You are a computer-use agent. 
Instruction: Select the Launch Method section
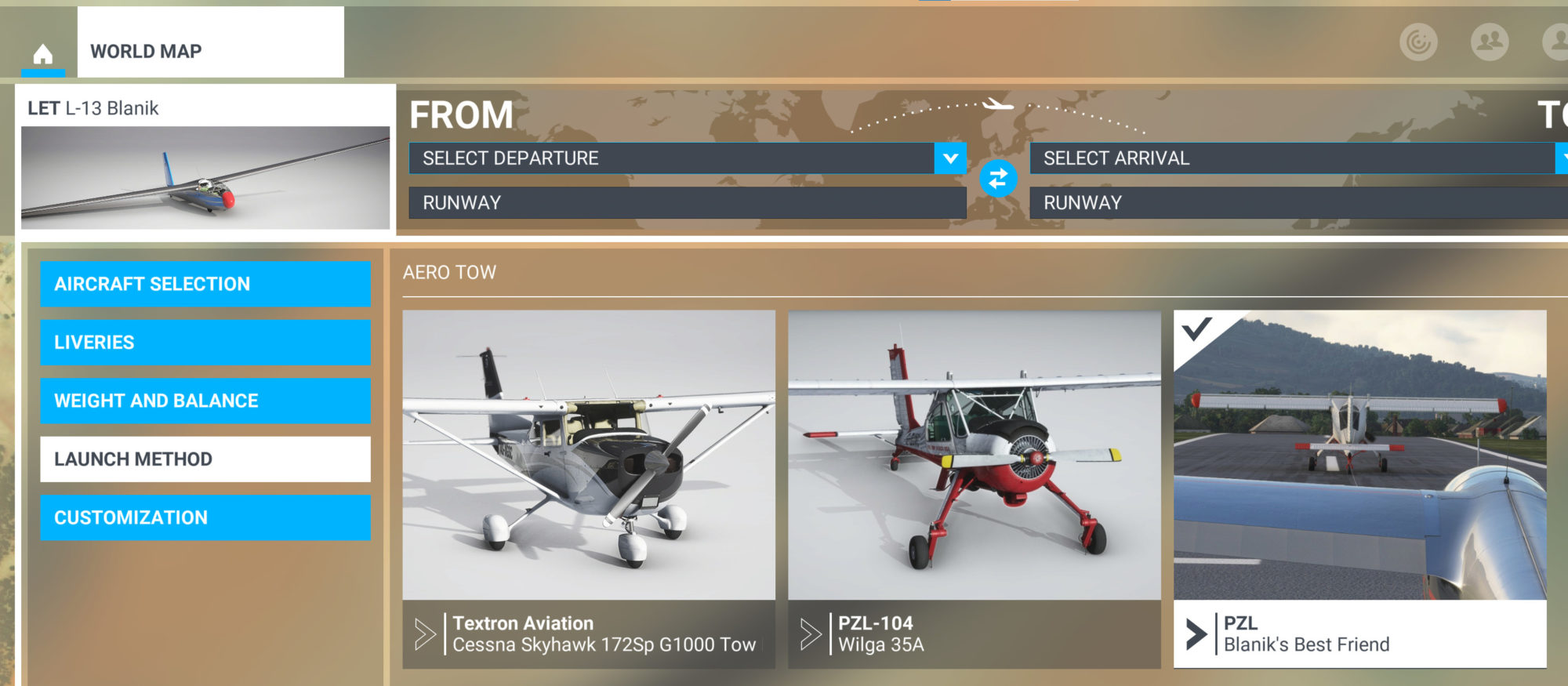pos(205,459)
